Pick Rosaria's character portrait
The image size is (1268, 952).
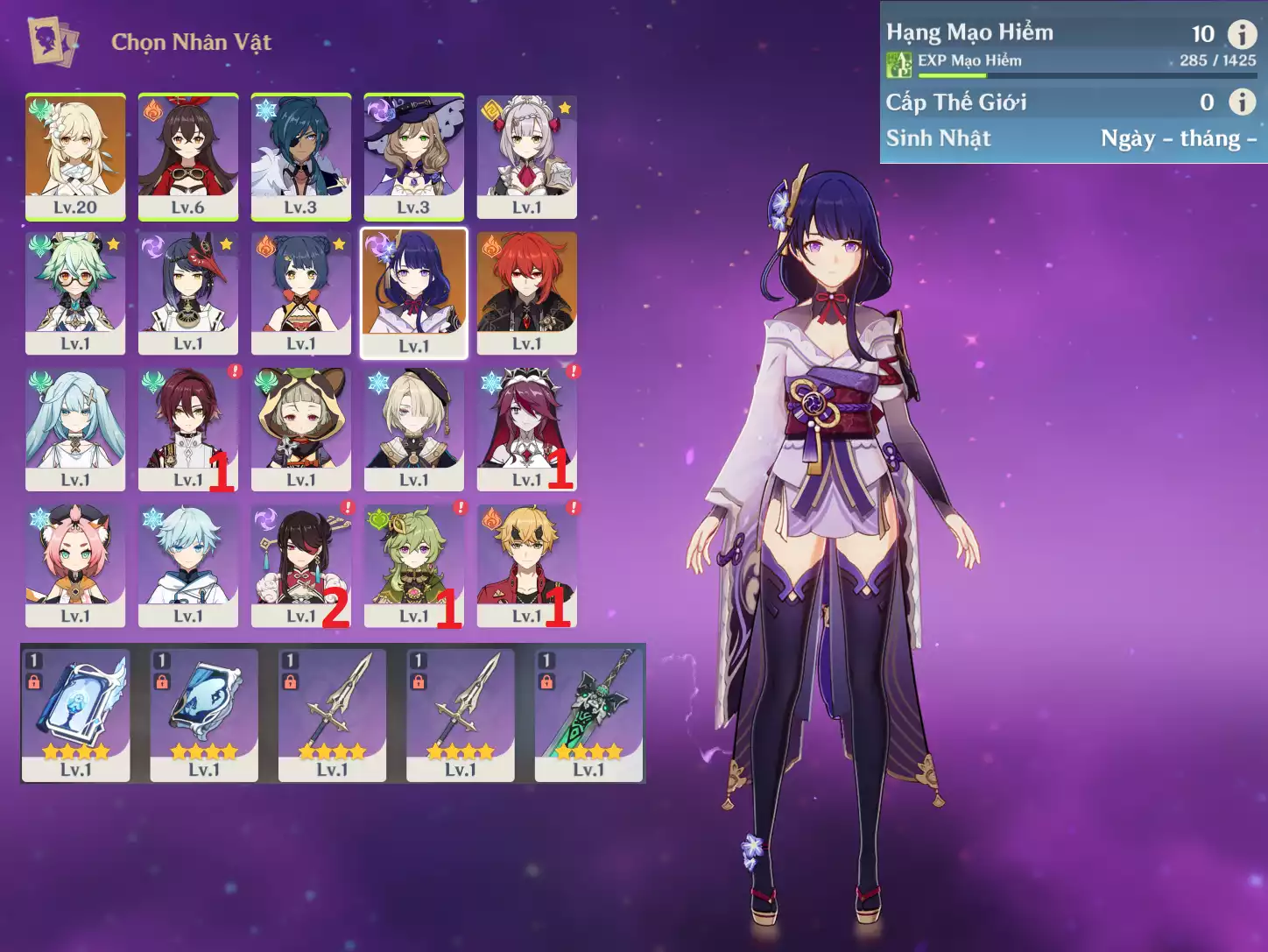[526, 429]
